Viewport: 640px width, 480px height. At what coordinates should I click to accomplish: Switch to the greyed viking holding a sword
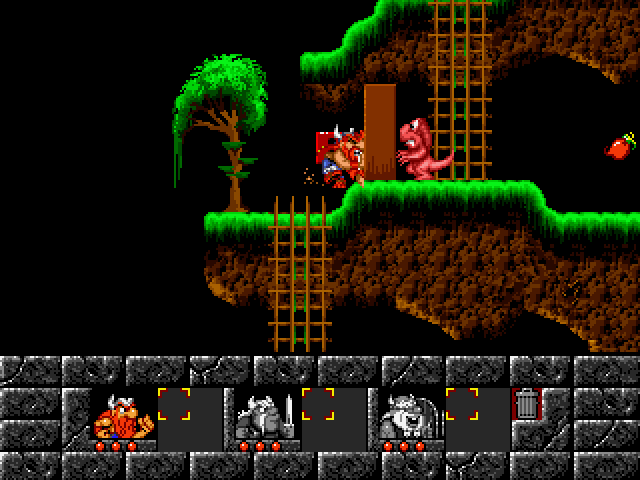(x=265, y=414)
